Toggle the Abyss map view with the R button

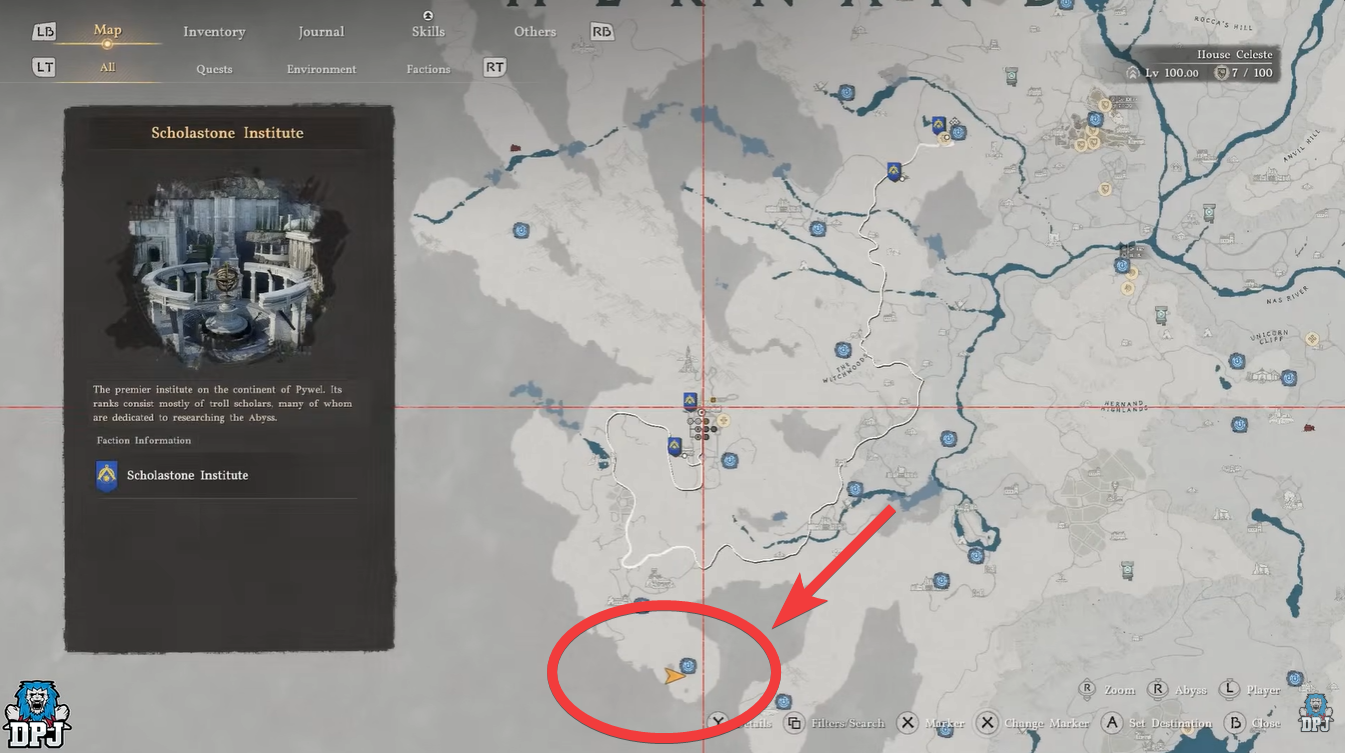coord(1157,689)
